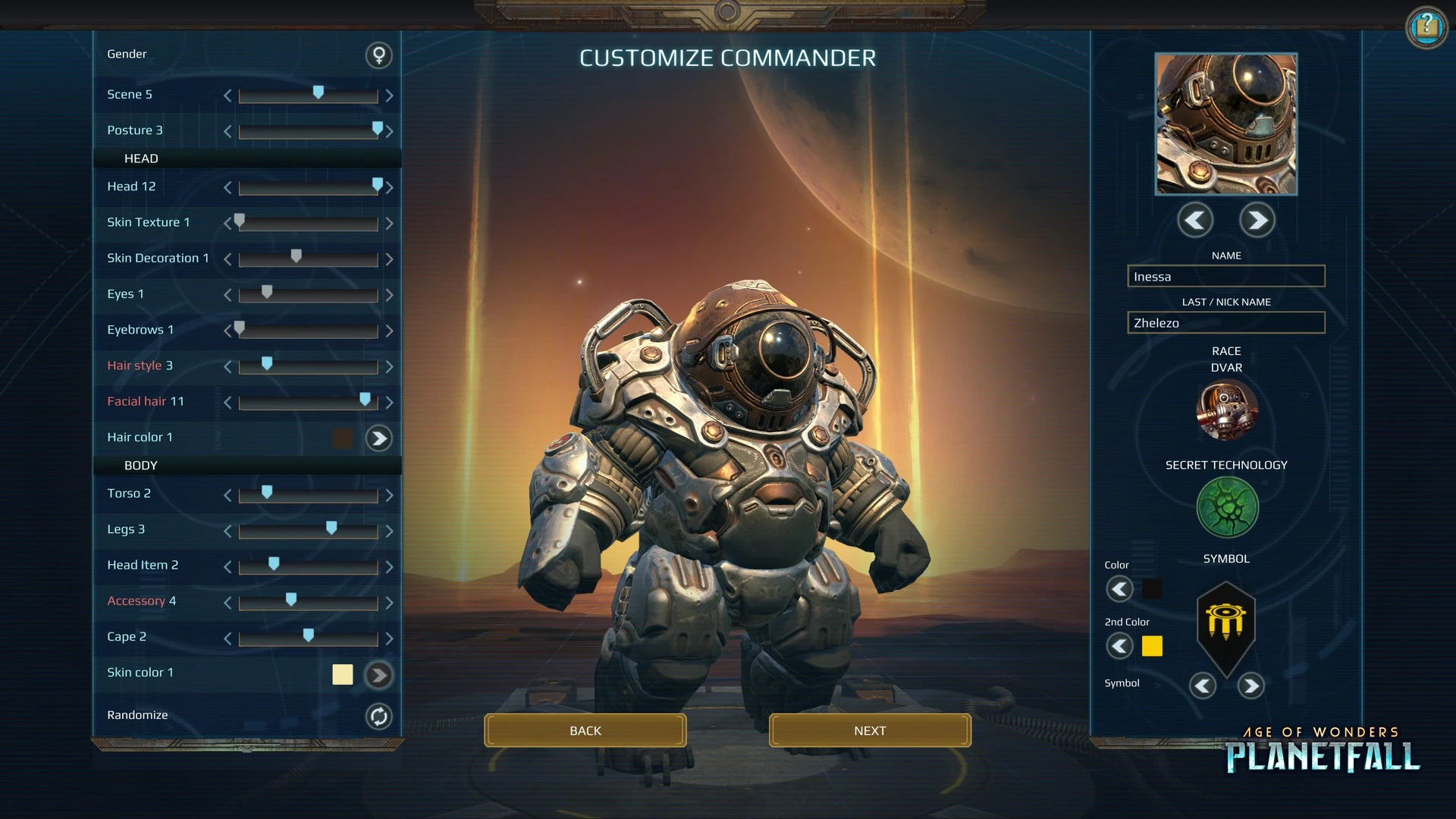Cycle to the next Hair color
Screen dimensions: 1456x819
point(378,438)
